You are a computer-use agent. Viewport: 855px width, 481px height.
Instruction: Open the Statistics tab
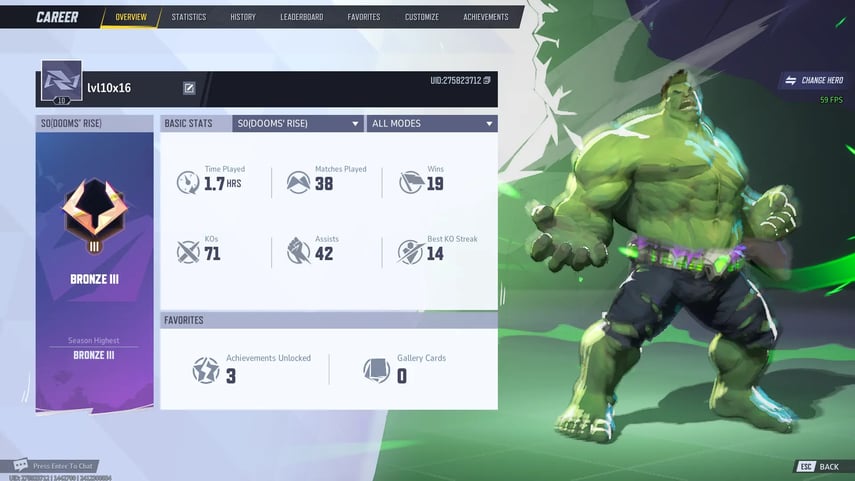[189, 17]
